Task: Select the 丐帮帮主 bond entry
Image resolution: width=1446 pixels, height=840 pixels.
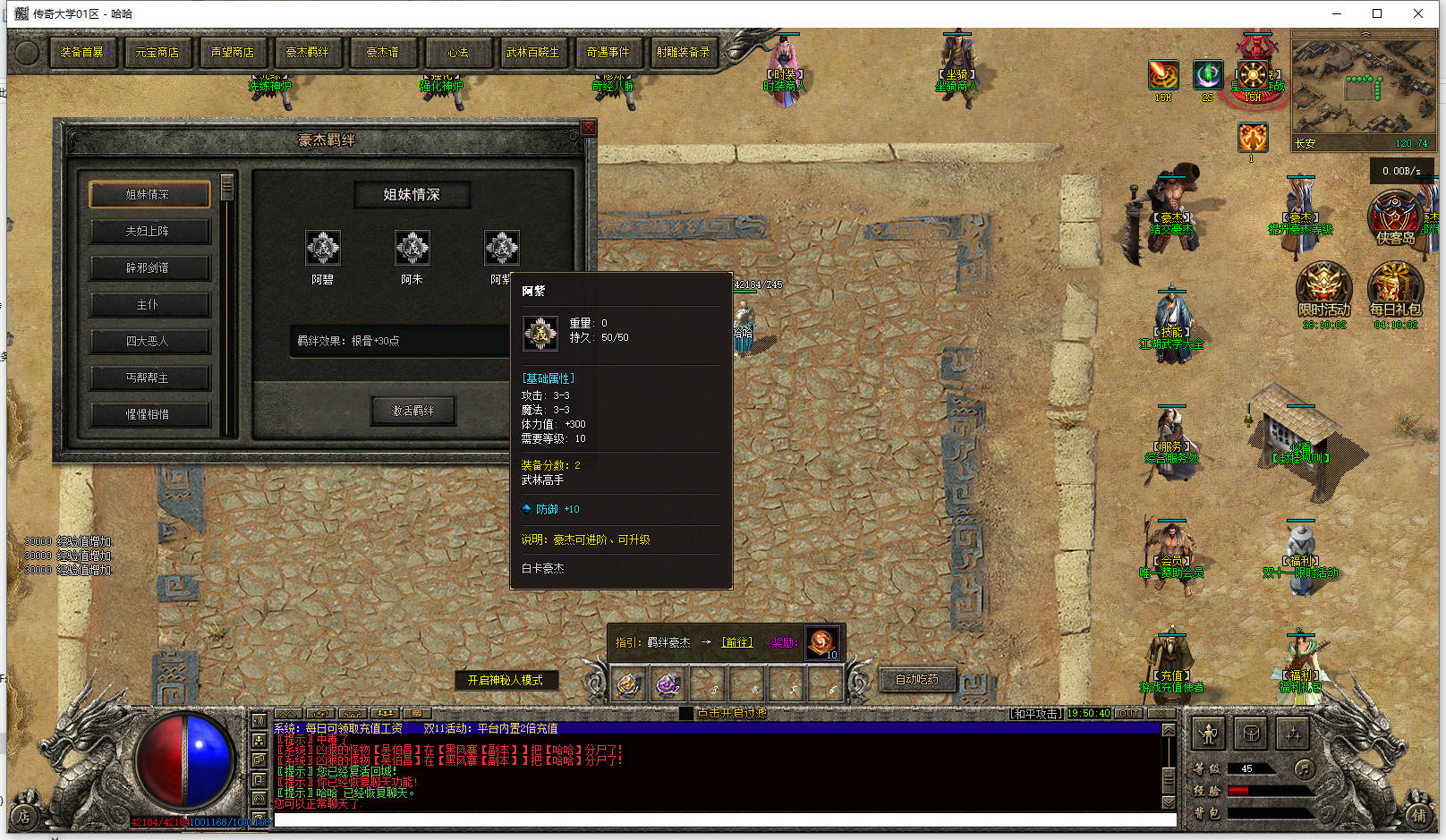Action: [149, 378]
